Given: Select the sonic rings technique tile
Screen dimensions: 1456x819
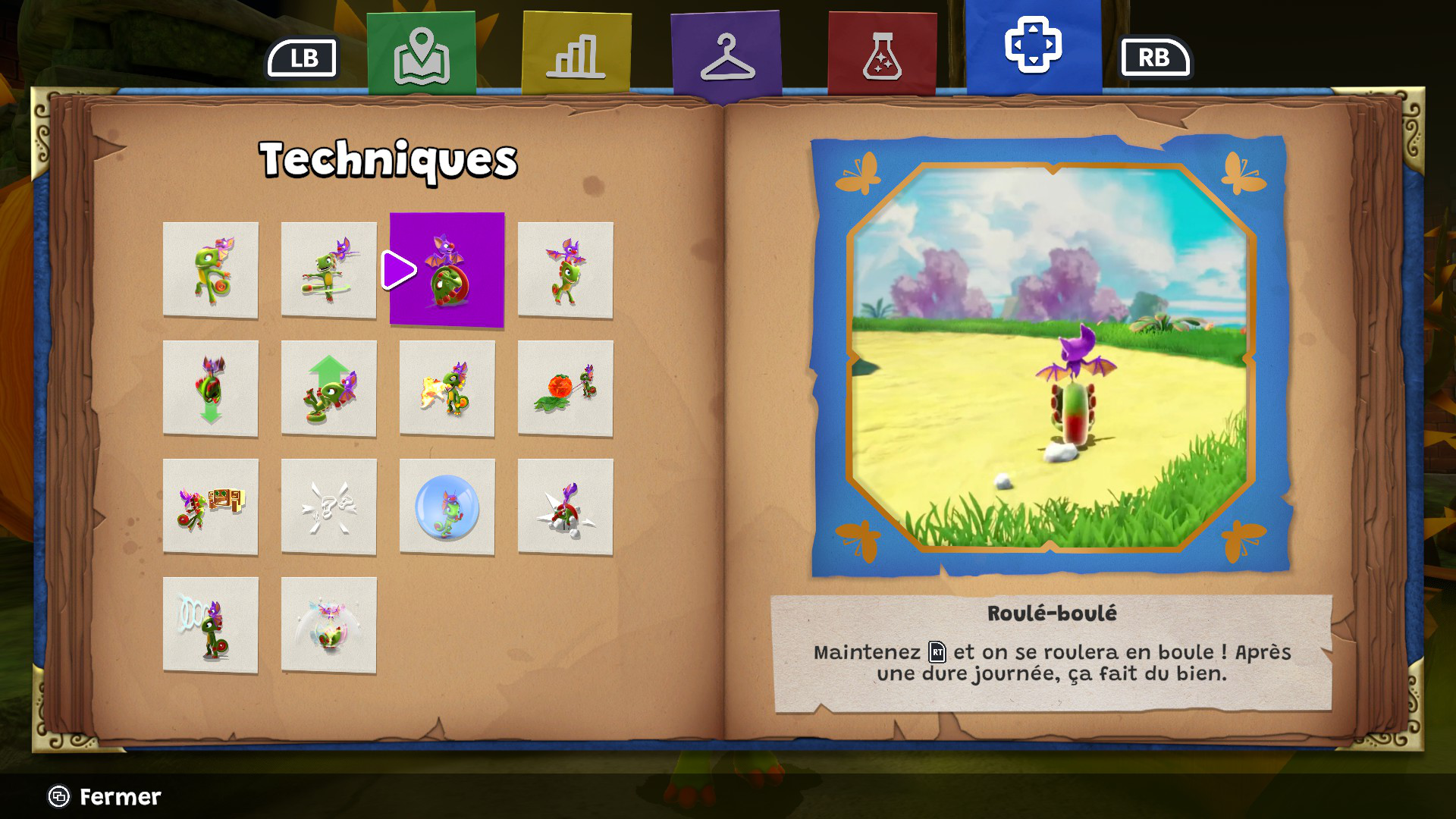Looking at the screenshot, I should coord(211,625).
